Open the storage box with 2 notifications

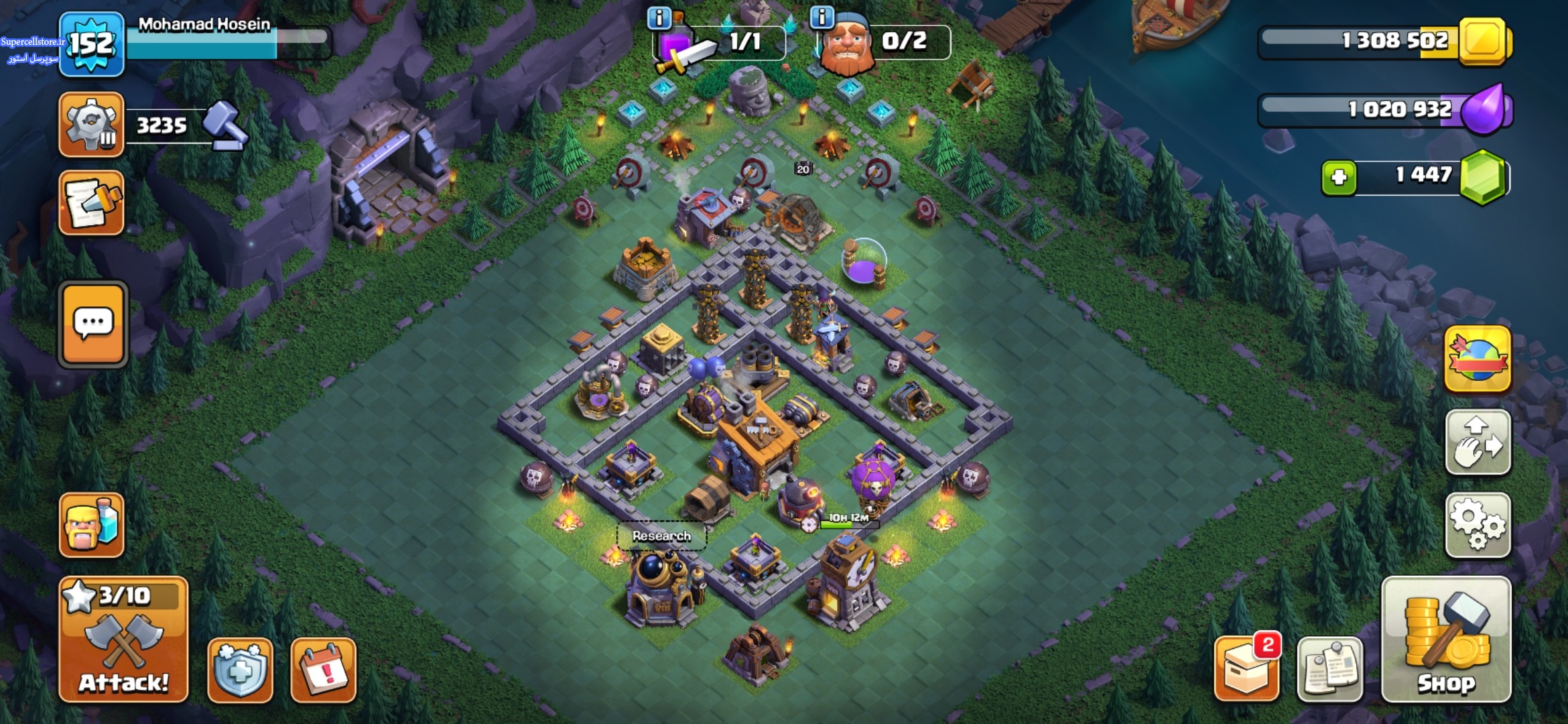(1247, 670)
